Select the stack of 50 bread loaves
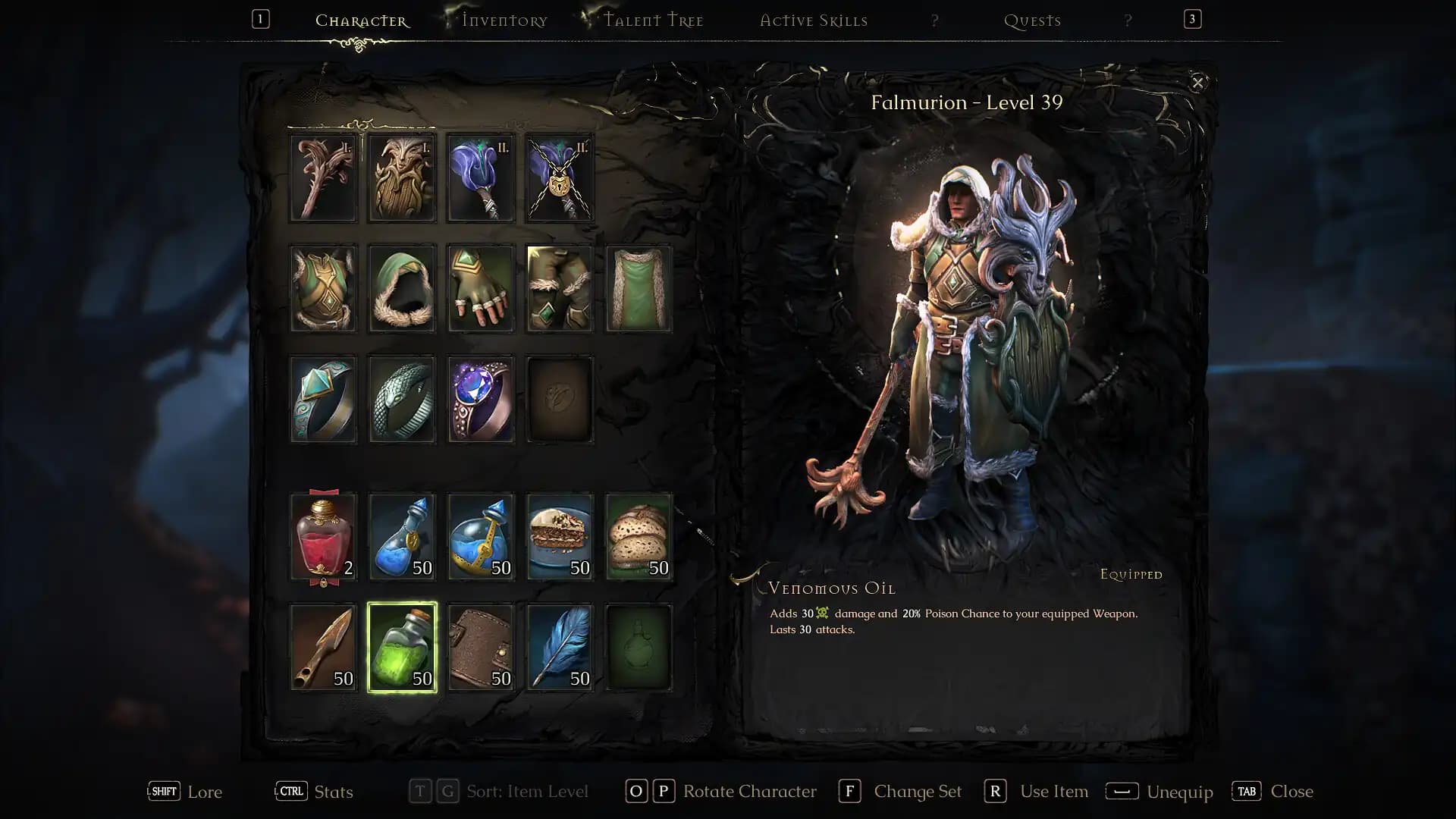Screen dimensions: 1456x819 pyautogui.click(x=638, y=535)
